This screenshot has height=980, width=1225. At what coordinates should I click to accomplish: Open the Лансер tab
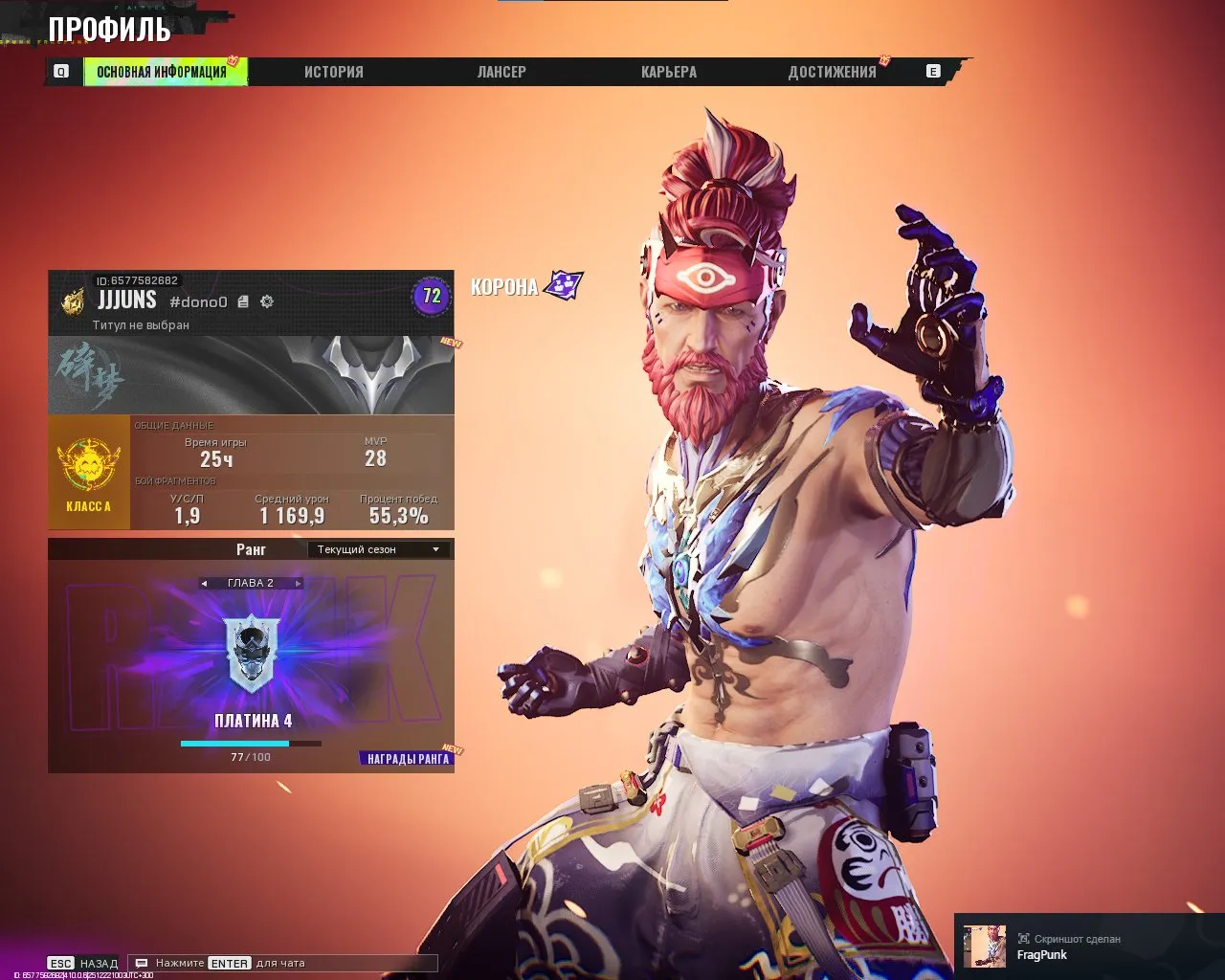tap(501, 72)
